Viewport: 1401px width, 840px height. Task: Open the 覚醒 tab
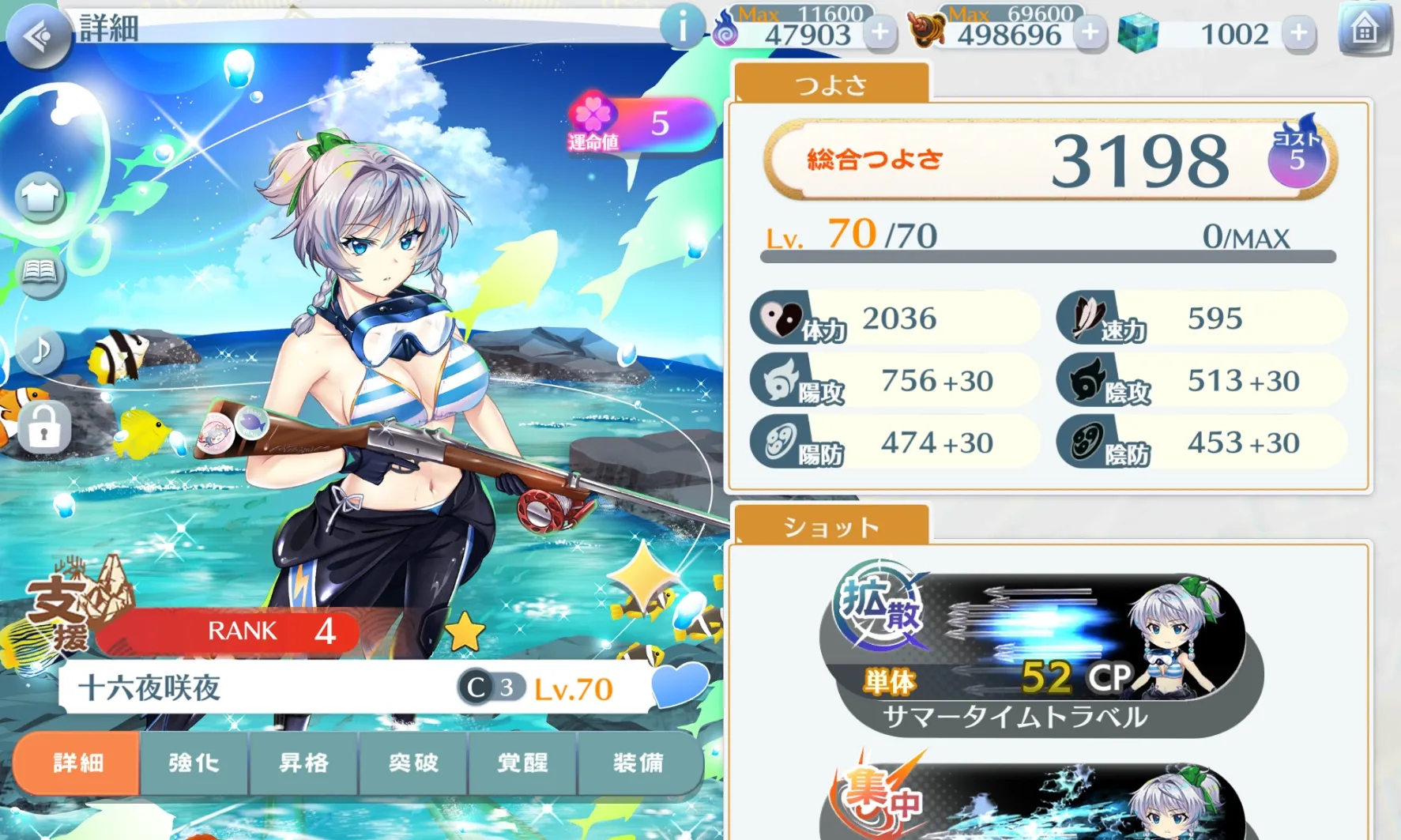(x=522, y=763)
